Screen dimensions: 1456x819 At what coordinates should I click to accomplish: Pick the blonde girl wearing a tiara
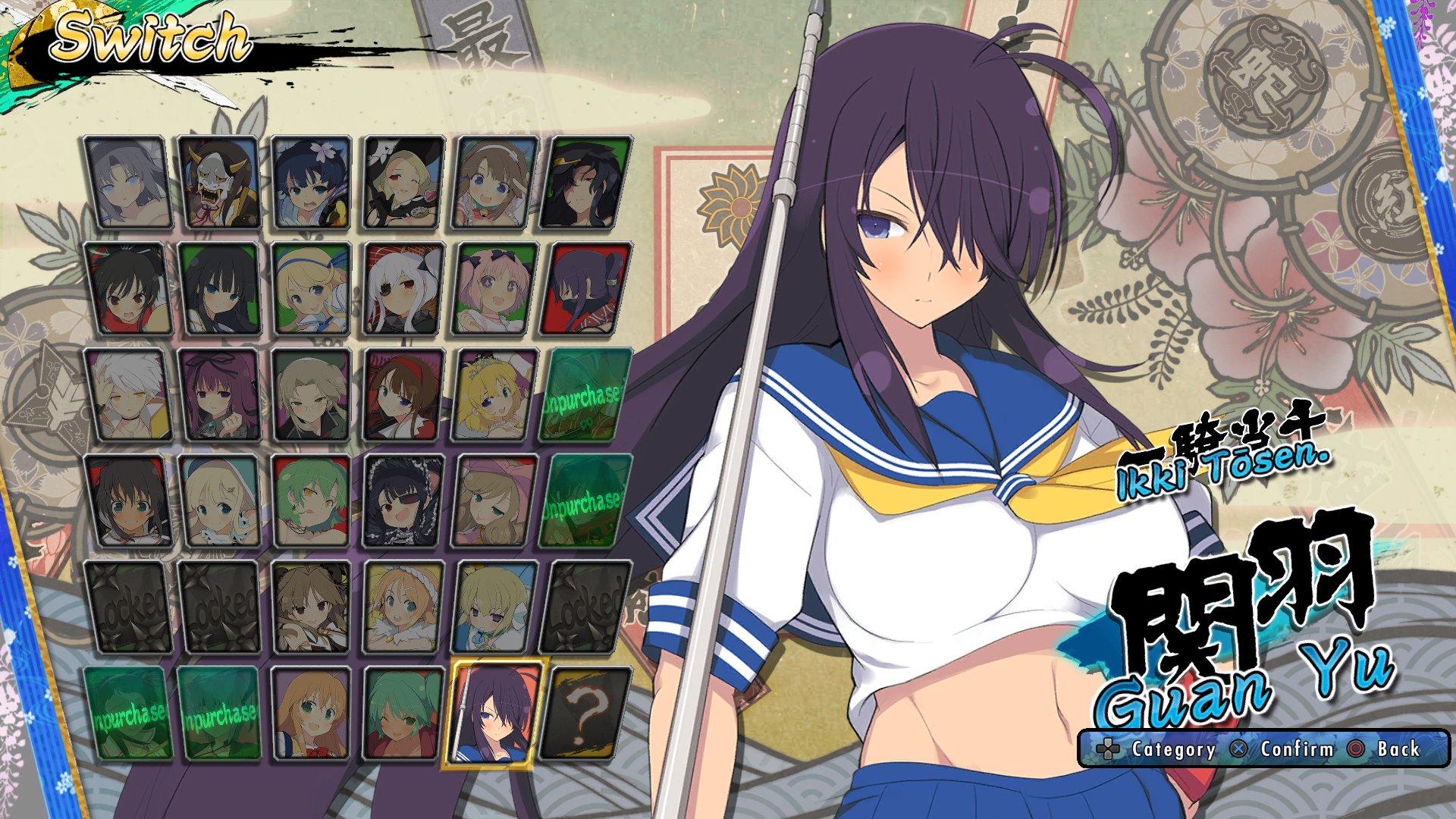tap(496, 394)
